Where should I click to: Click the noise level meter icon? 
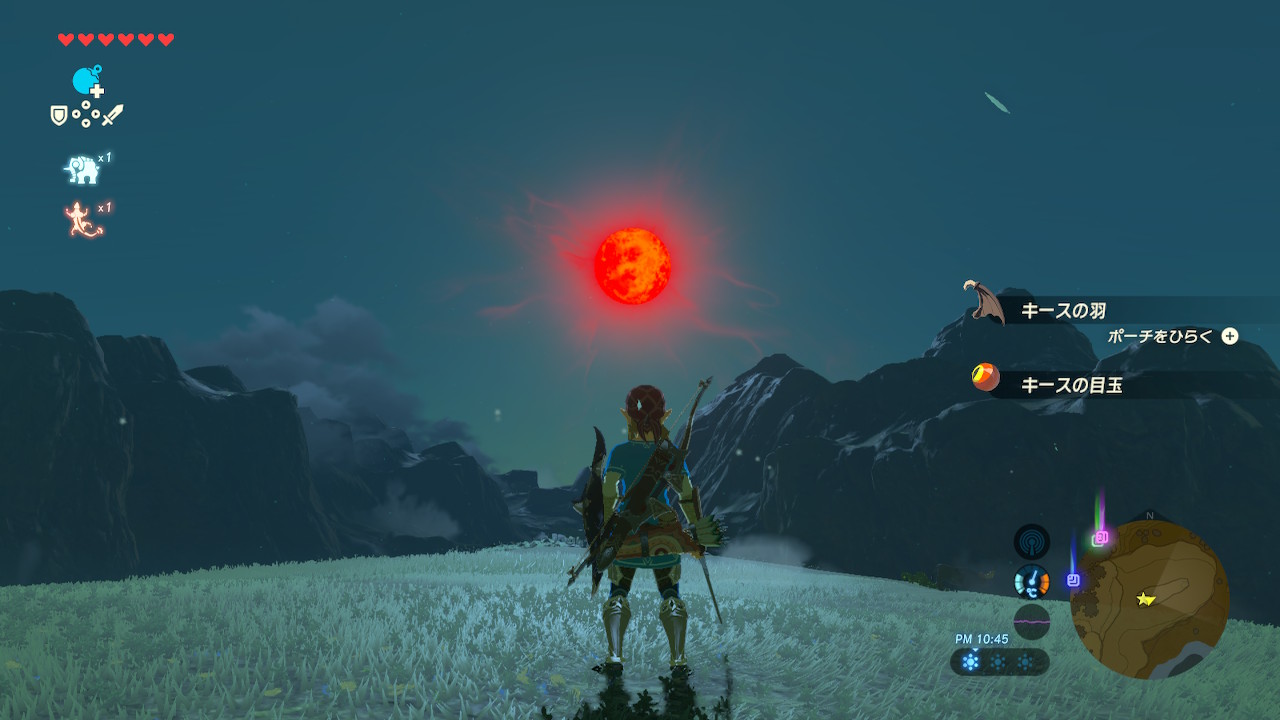click(1031, 621)
